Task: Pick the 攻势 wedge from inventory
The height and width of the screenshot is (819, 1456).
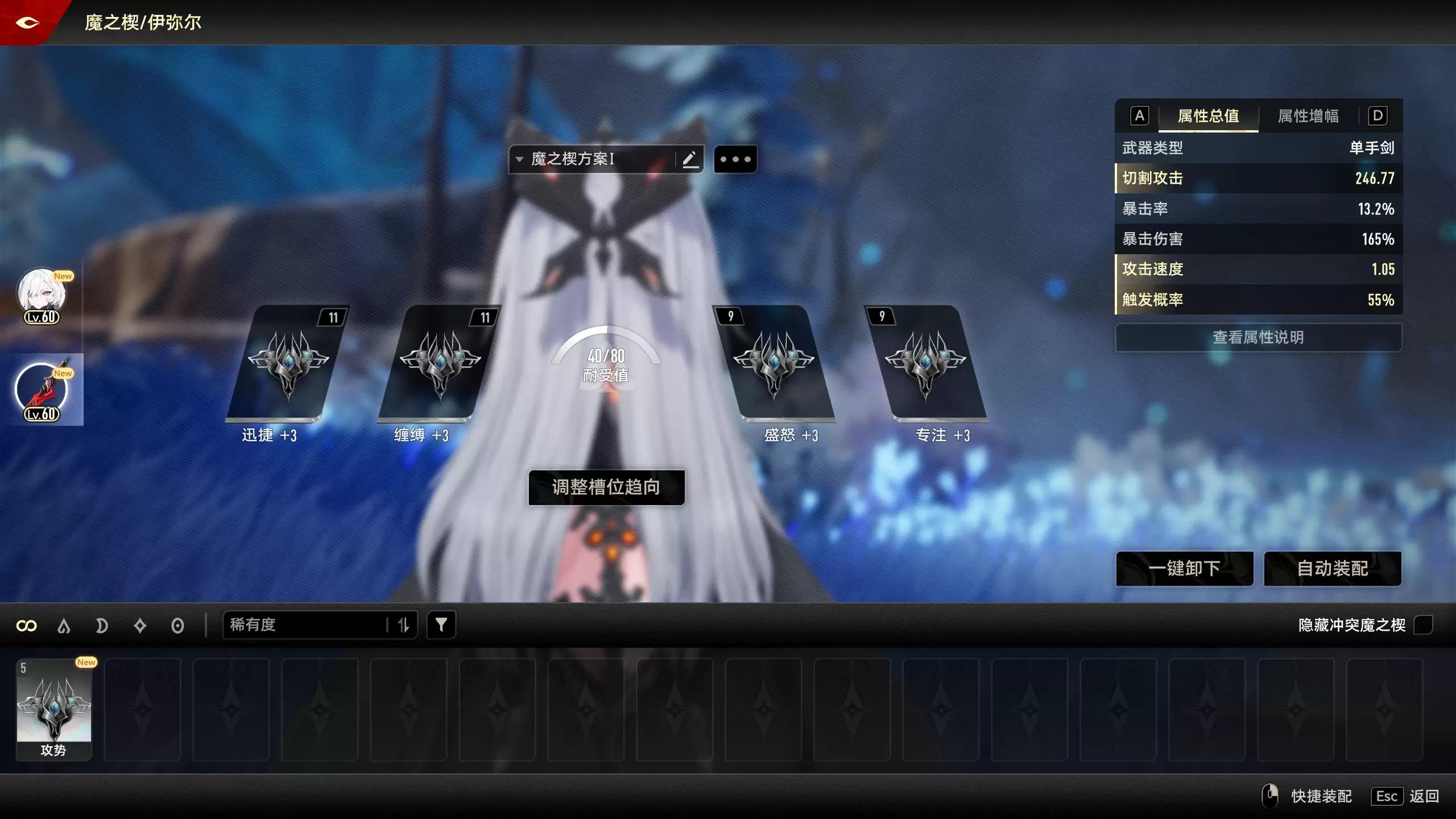Action: click(x=54, y=709)
